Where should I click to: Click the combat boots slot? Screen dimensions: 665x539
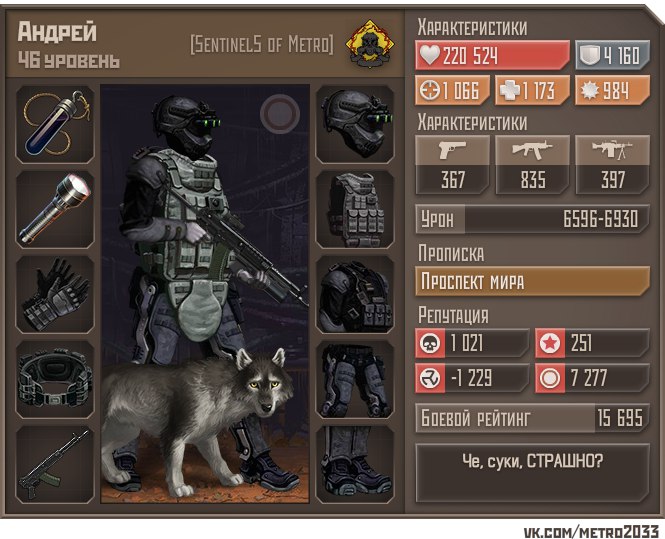[355, 465]
